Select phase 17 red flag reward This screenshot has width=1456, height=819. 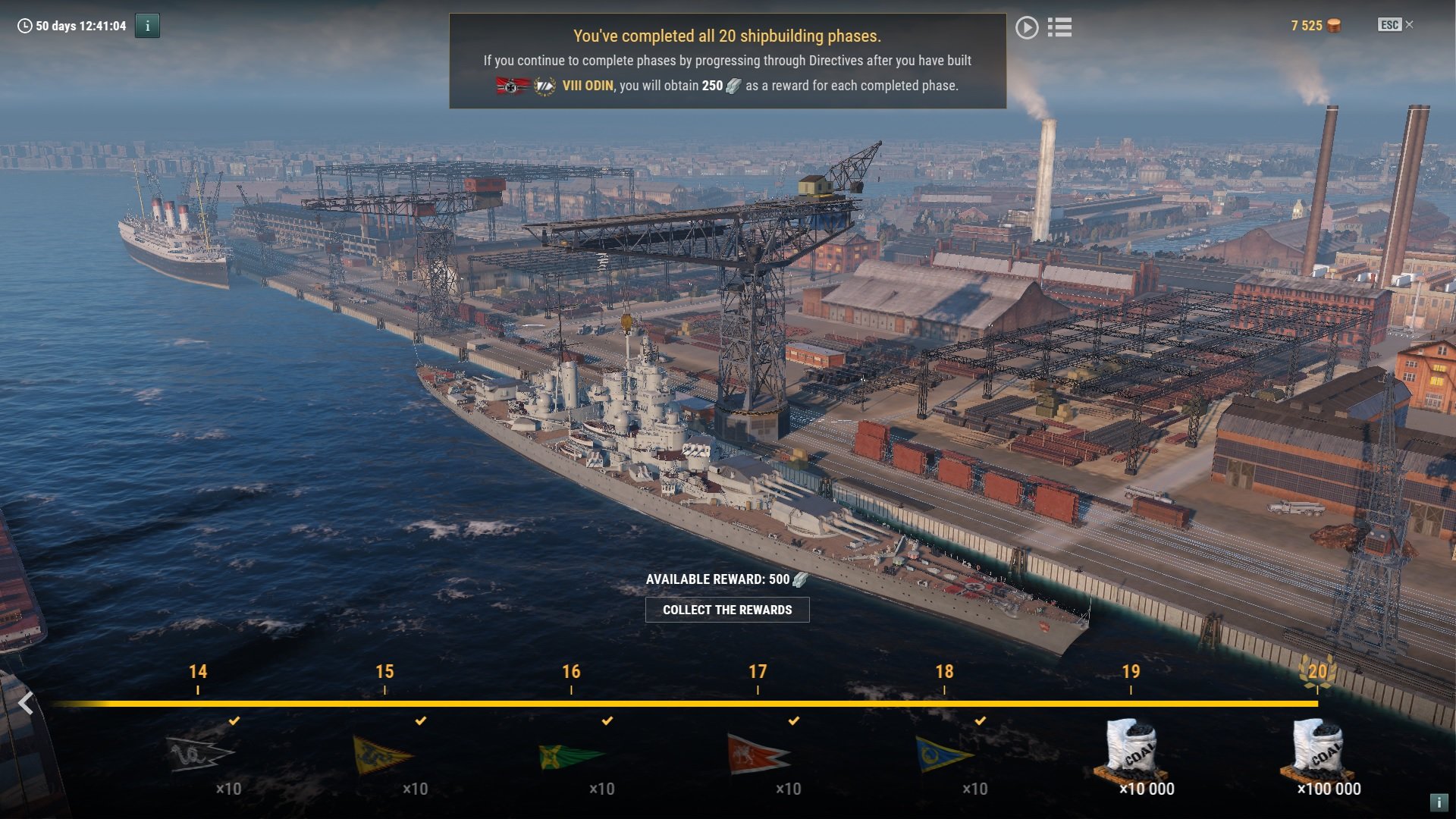pos(758,754)
